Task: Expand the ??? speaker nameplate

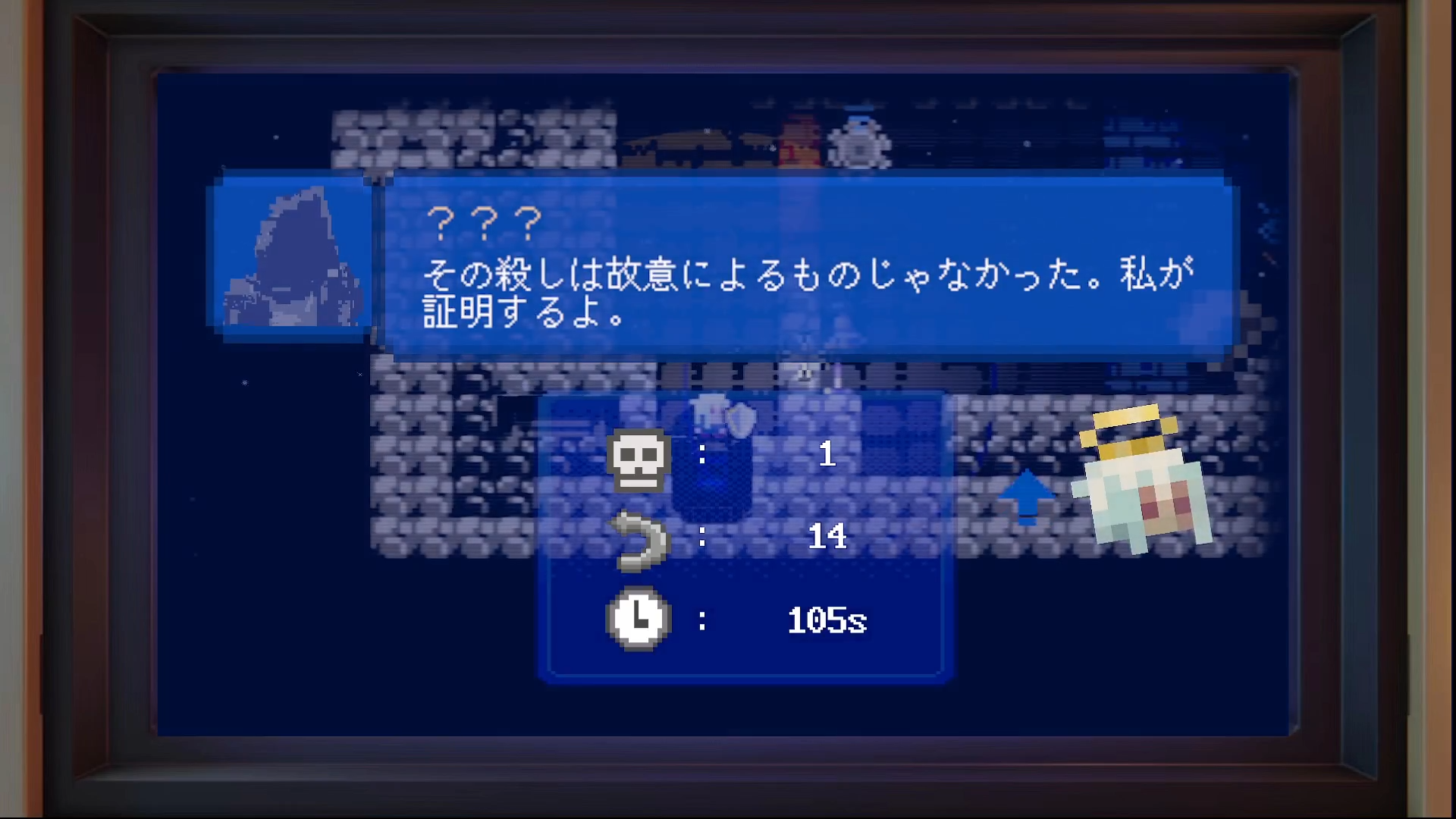Action: point(485,220)
